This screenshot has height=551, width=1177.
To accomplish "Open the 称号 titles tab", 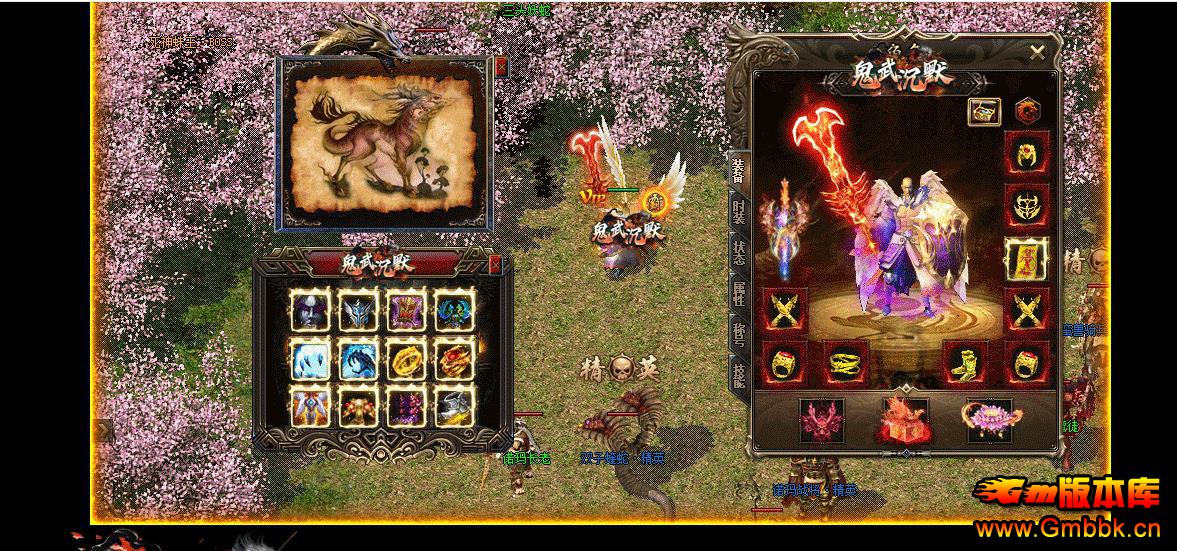I will pyautogui.click(x=738, y=333).
